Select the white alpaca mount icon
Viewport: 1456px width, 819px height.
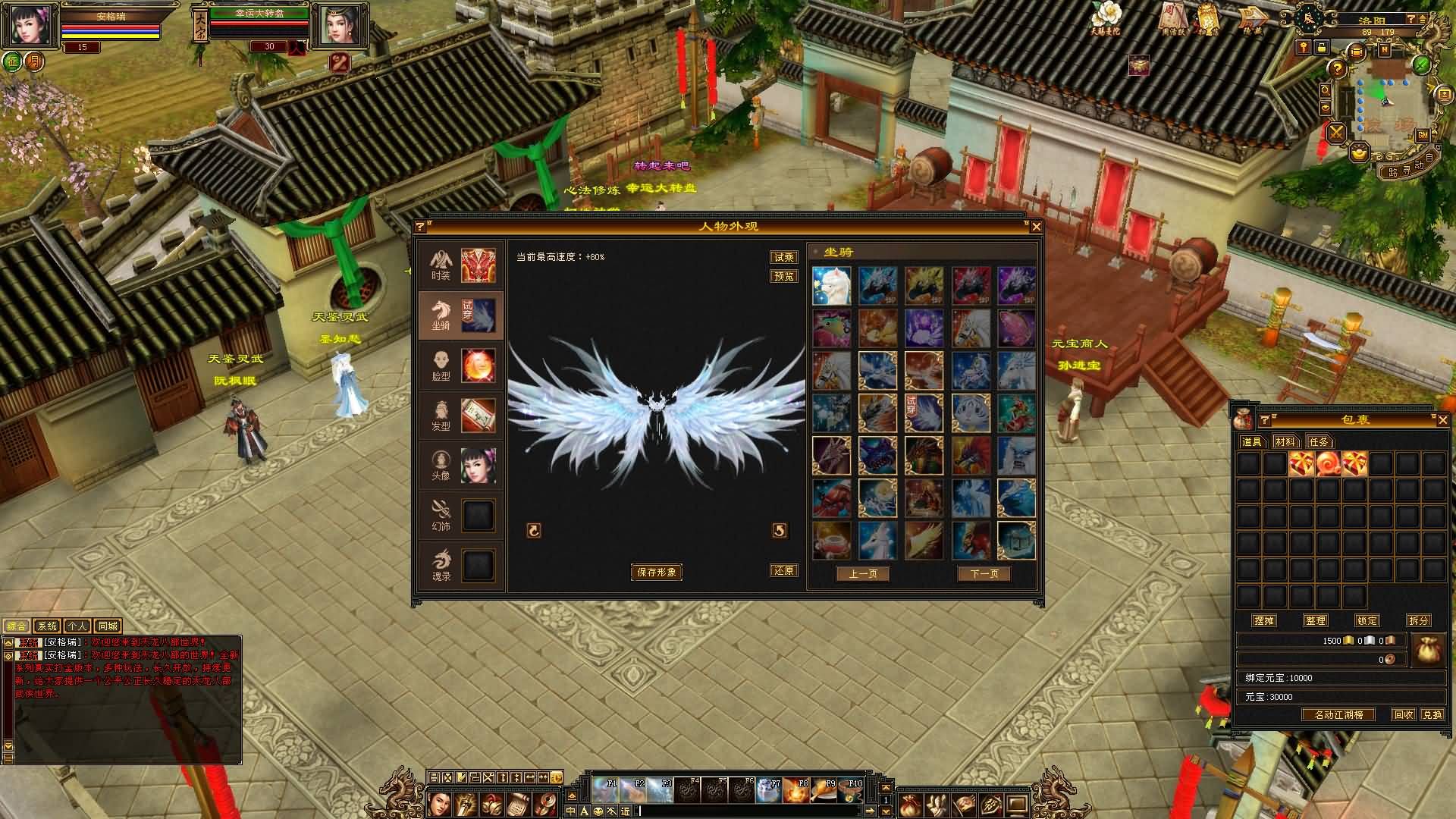832,286
